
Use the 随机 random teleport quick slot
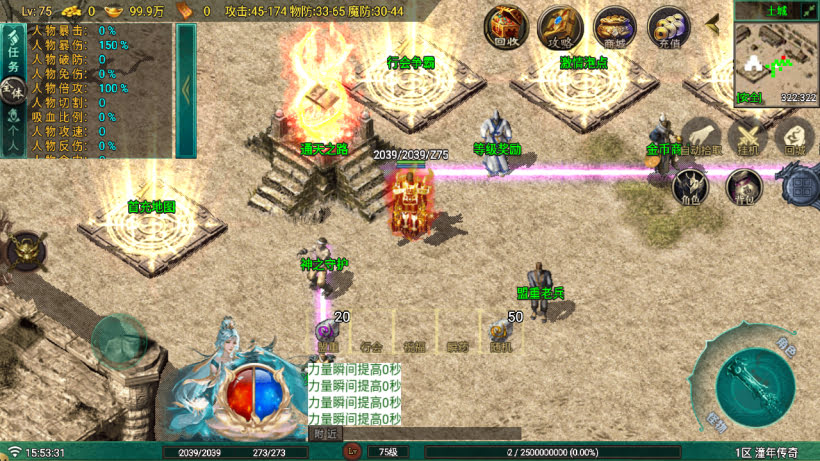click(500, 332)
